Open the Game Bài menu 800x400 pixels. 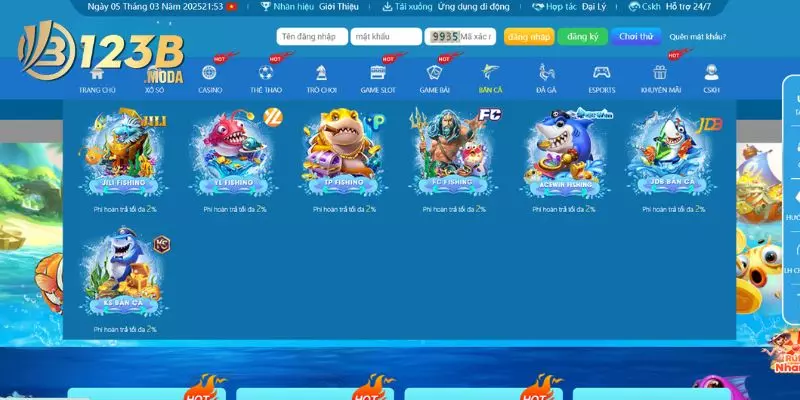pyautogui.click(x=434, y=78)
